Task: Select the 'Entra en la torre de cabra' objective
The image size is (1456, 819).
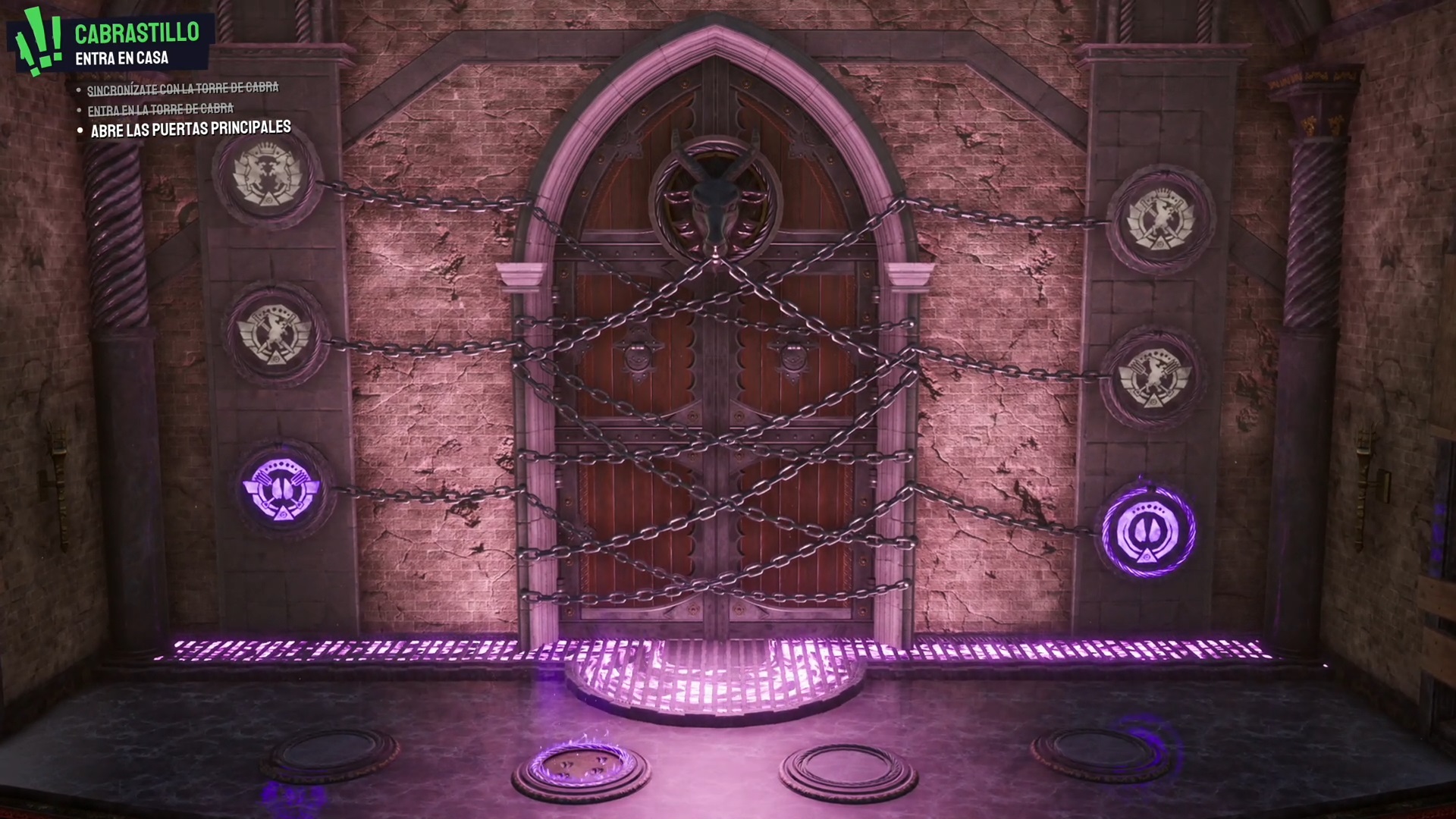Action: 160,110
